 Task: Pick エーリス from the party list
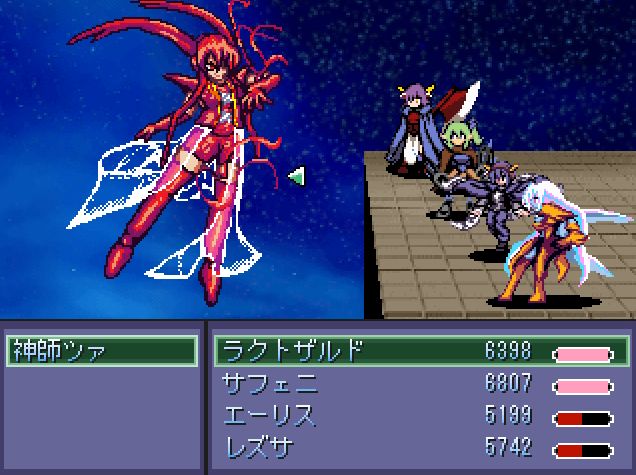click(x=420, y=415)
